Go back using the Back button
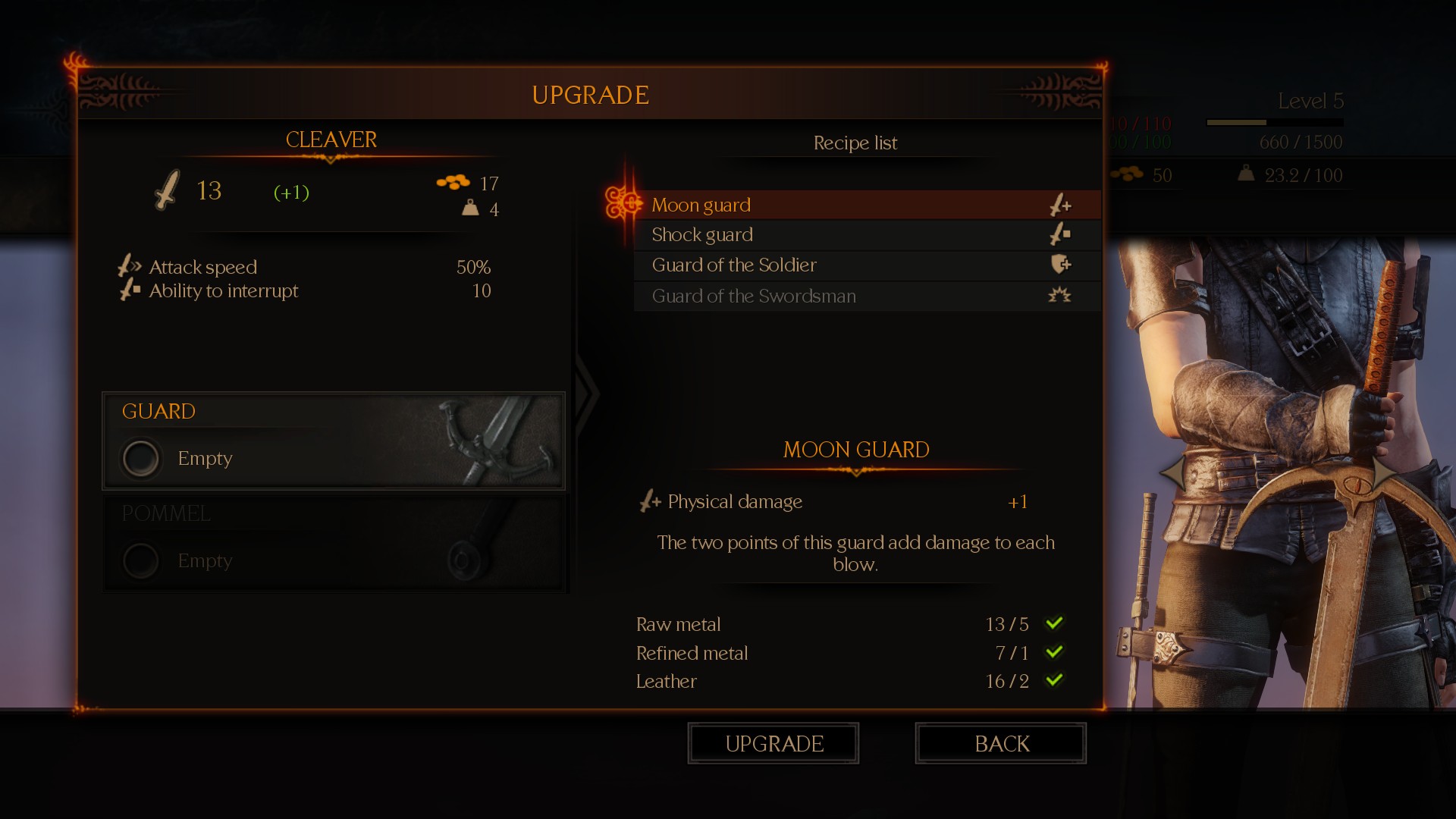 [x=1000, y=743]
